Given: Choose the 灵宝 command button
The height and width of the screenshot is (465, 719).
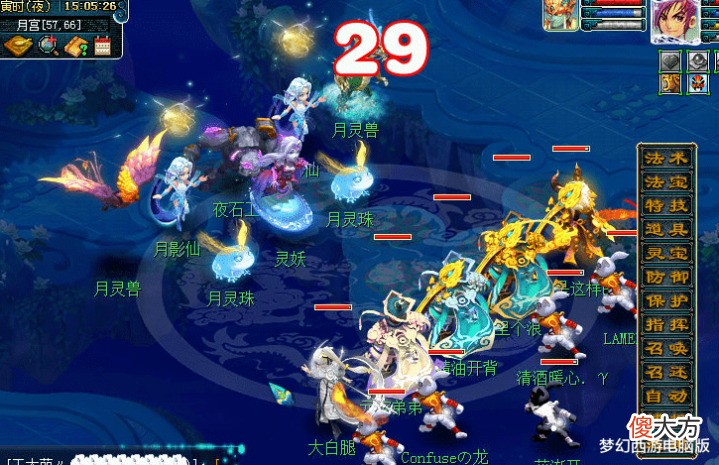Looking at the screenshot, I should pos(666,254).
